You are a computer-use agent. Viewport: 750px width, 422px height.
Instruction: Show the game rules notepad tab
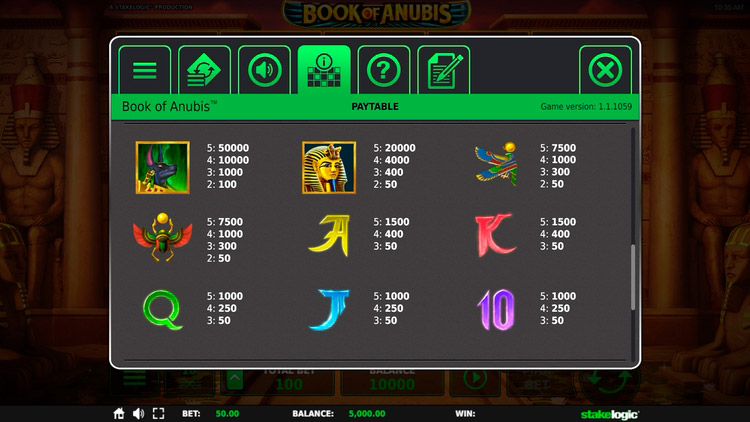[x=443, y=70]
